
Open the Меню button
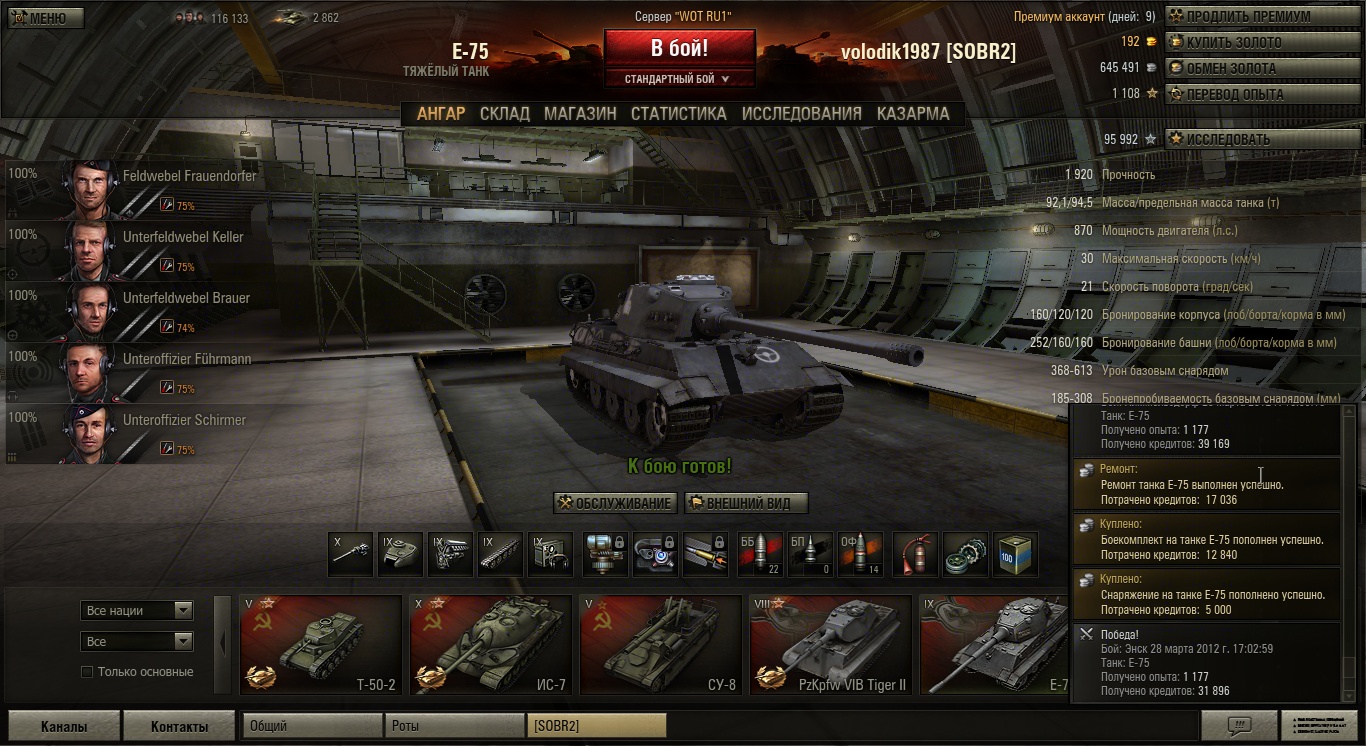tap(46, 18)
